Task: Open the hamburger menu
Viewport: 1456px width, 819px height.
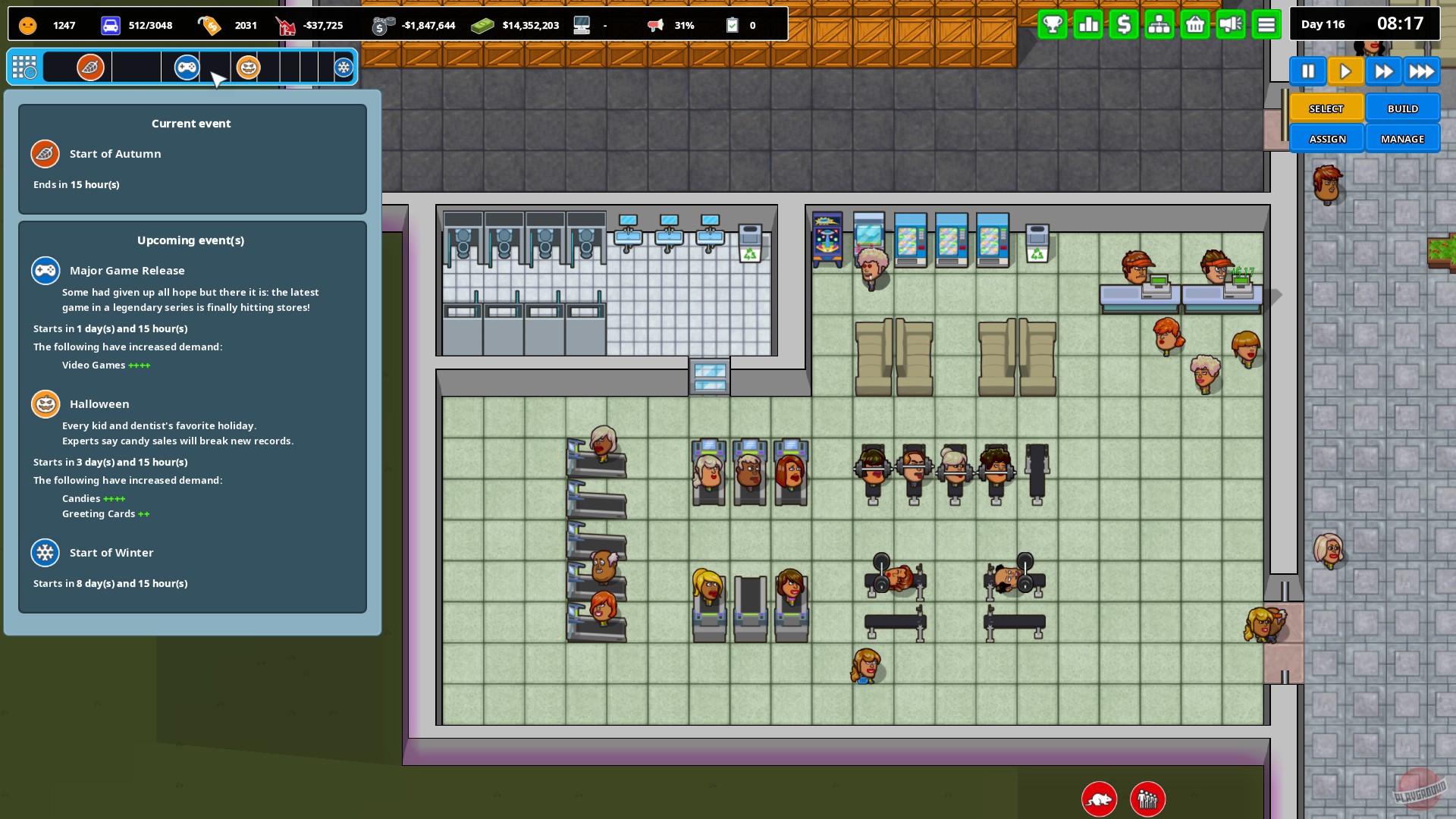Action: coord(1266,24)
